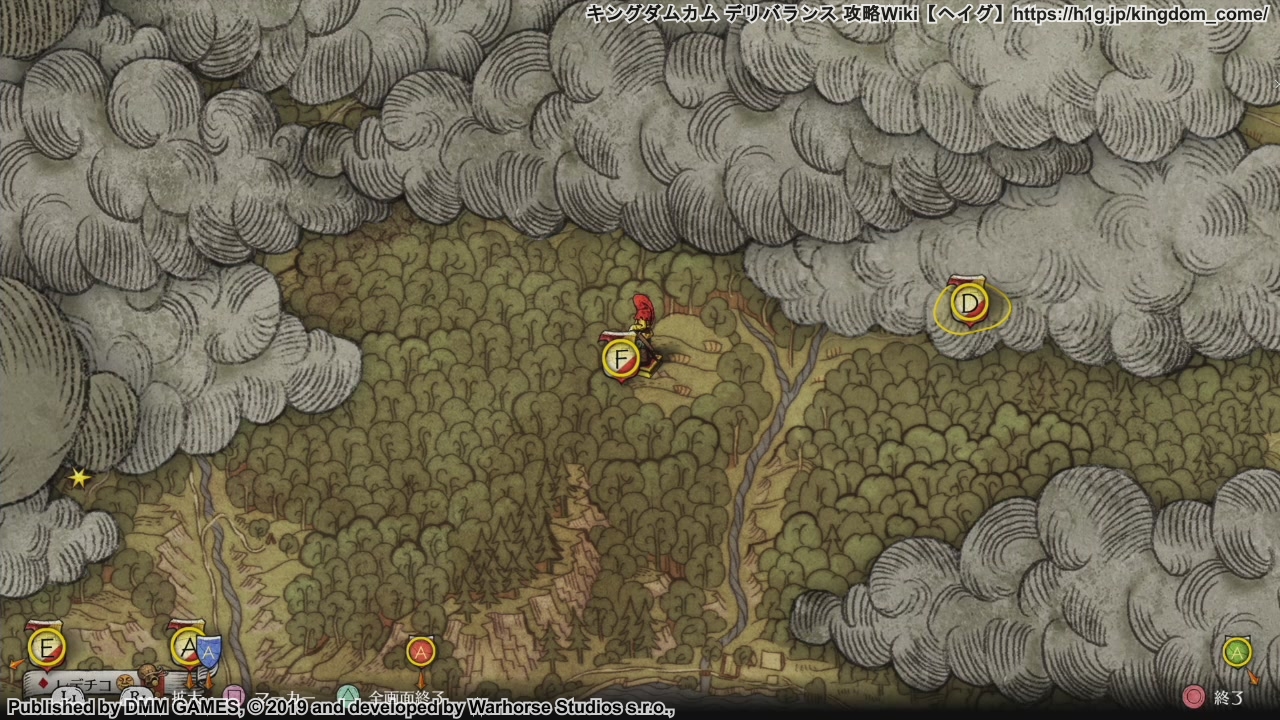
Task: Select the green marker A
Action: [x=1237, y=653]
